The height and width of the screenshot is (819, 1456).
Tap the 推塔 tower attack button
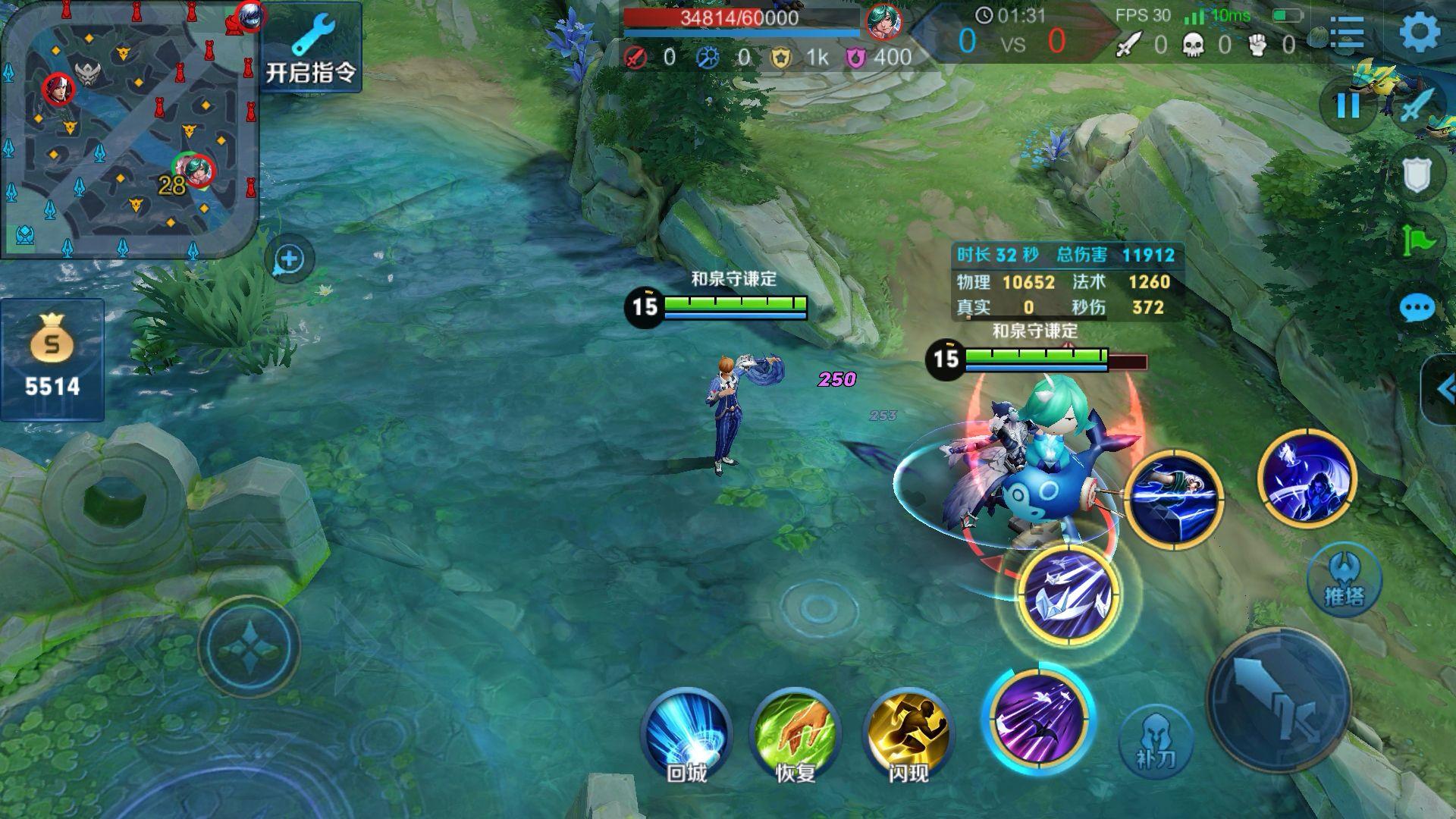pos(1344,580)
